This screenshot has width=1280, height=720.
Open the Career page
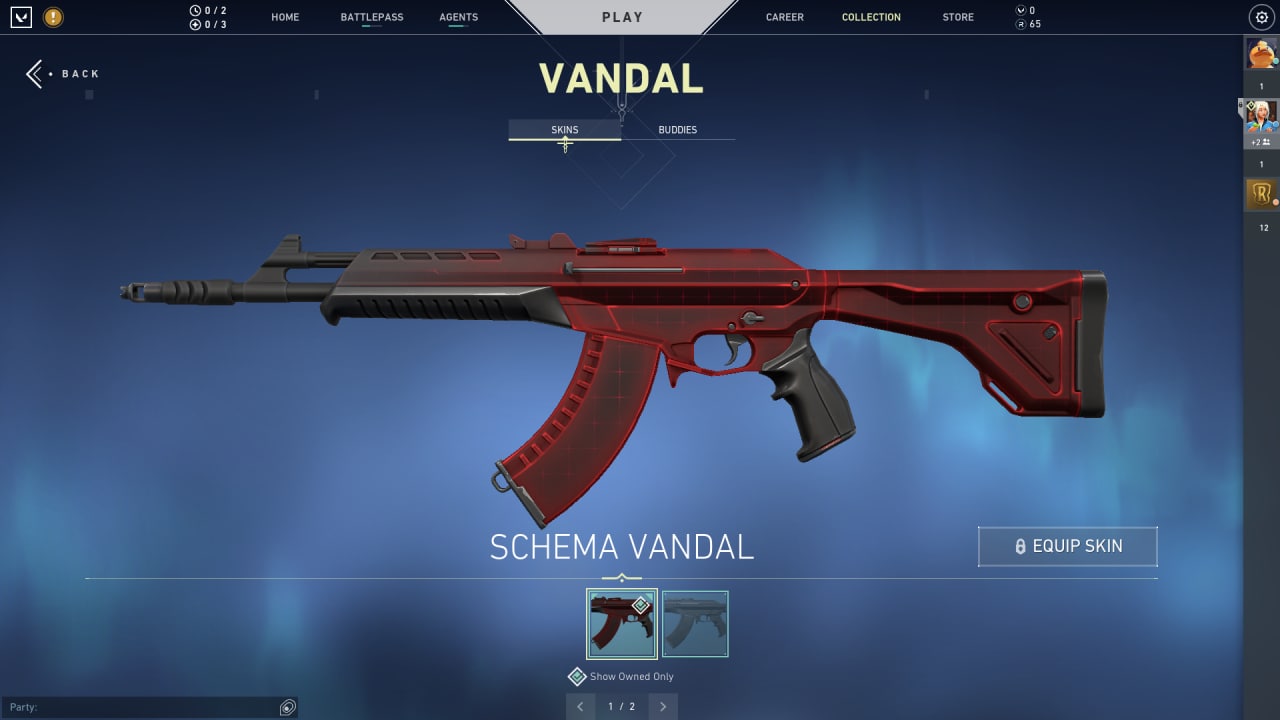(784, 17)
